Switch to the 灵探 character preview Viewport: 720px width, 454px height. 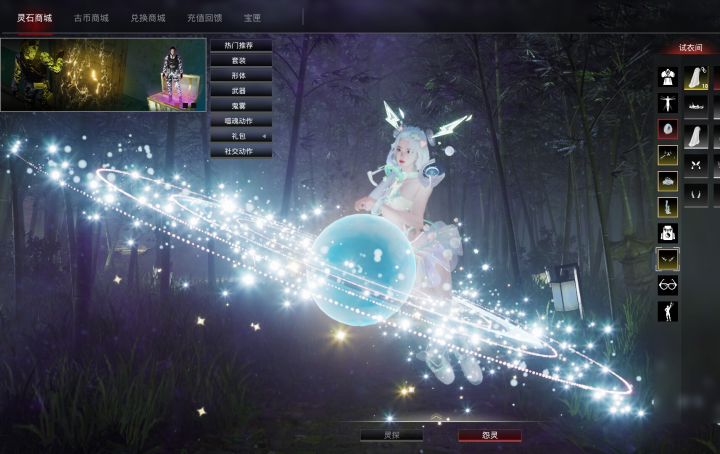coord(392,435)
